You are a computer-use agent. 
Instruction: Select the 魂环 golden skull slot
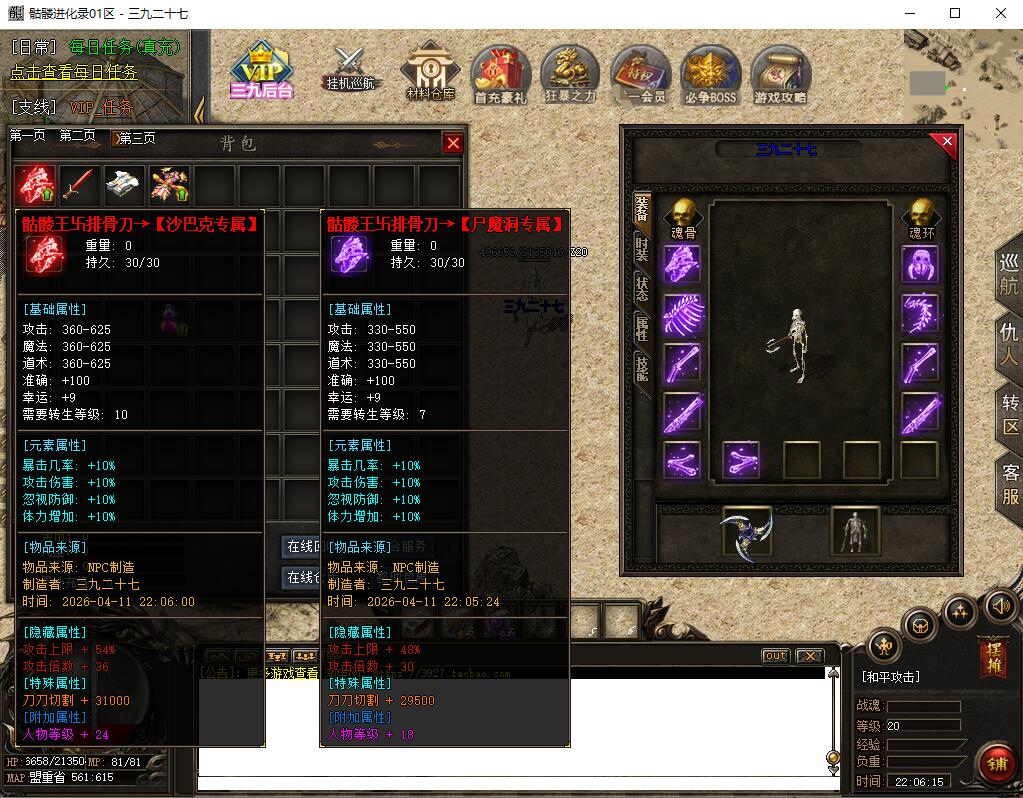[920, 217]
